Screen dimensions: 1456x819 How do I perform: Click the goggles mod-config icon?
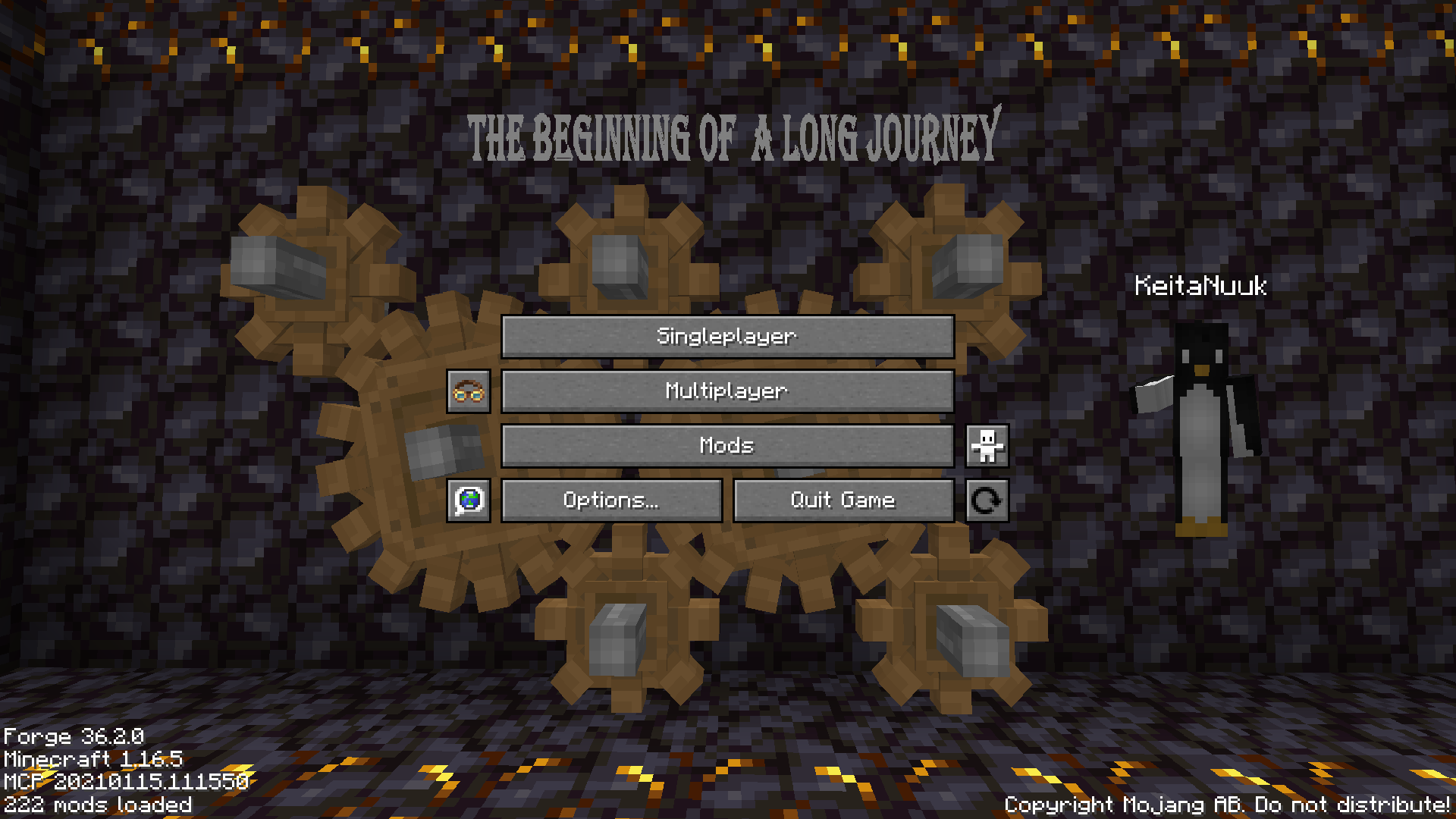click(467, 391)
